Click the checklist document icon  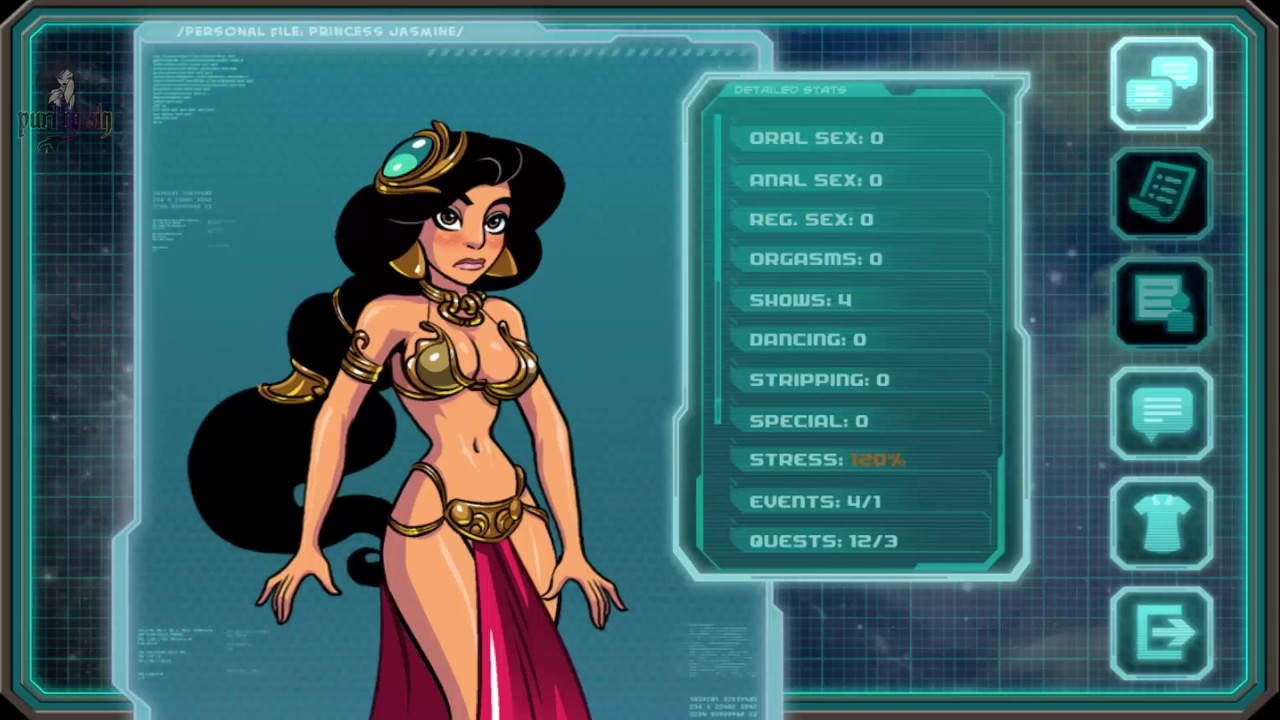click(x=1161, y=194)
